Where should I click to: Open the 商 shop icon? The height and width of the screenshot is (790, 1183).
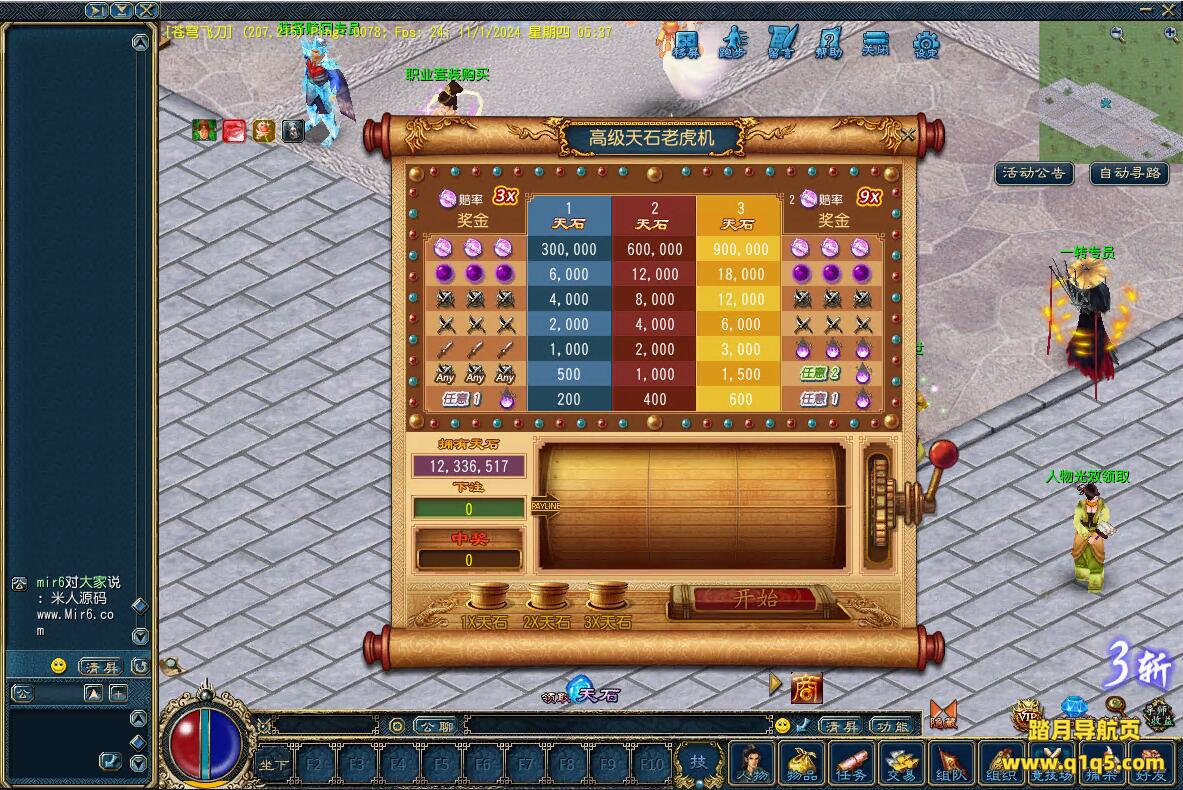tap(806, 688)
